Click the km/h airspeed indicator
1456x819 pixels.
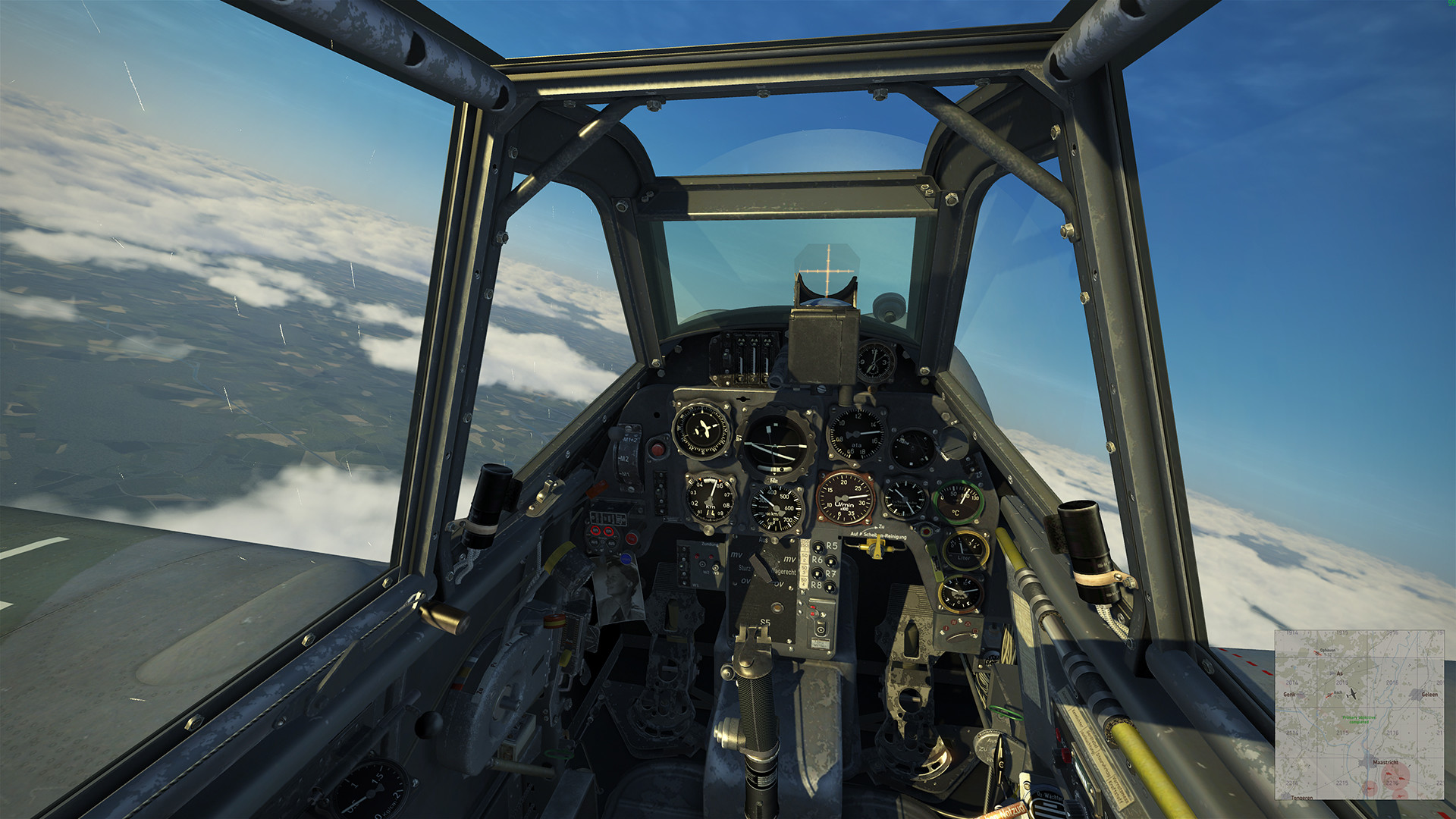point(776,508)
